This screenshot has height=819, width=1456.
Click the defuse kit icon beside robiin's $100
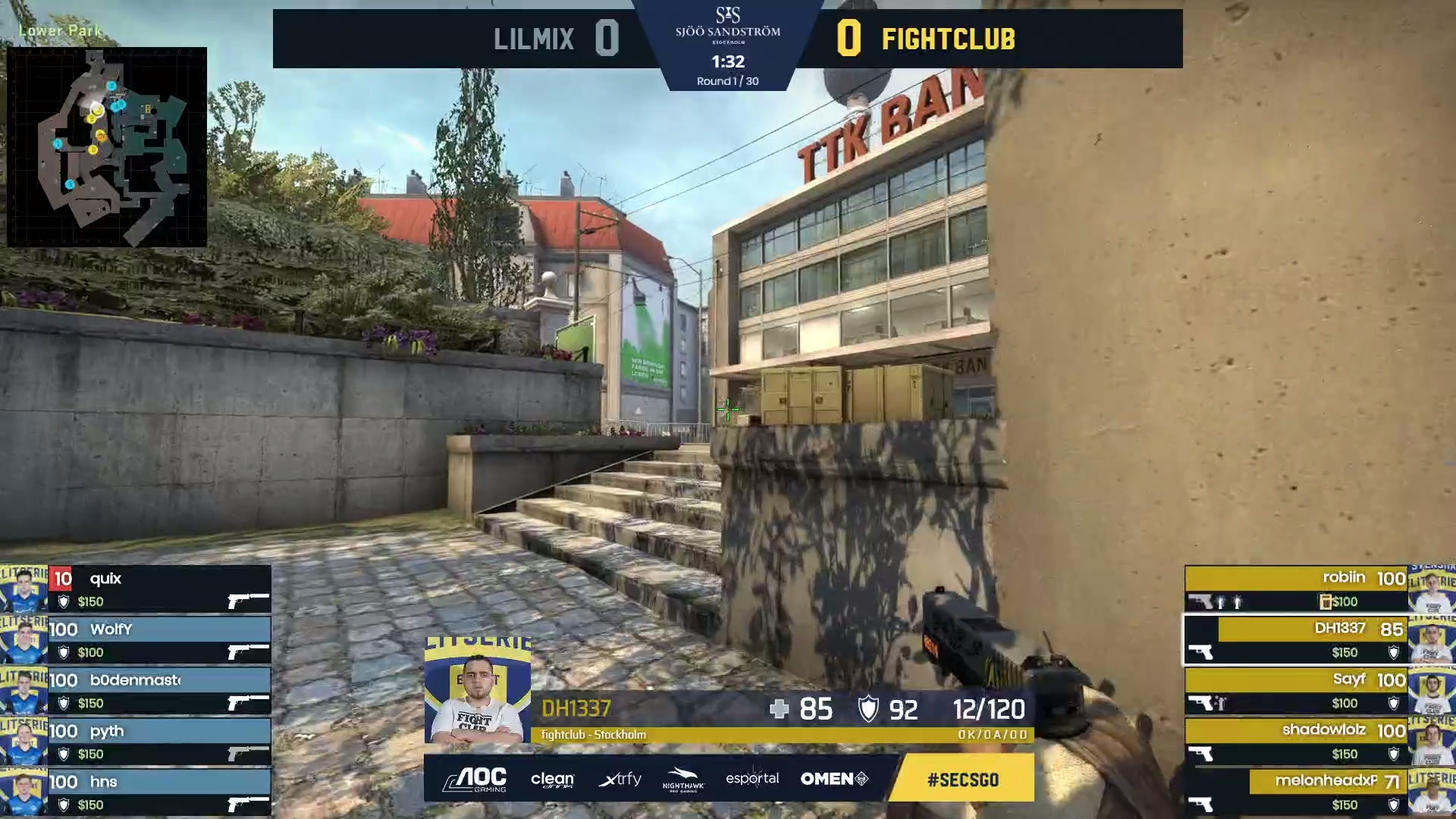pyautogui.click(x=1326, y=601)
